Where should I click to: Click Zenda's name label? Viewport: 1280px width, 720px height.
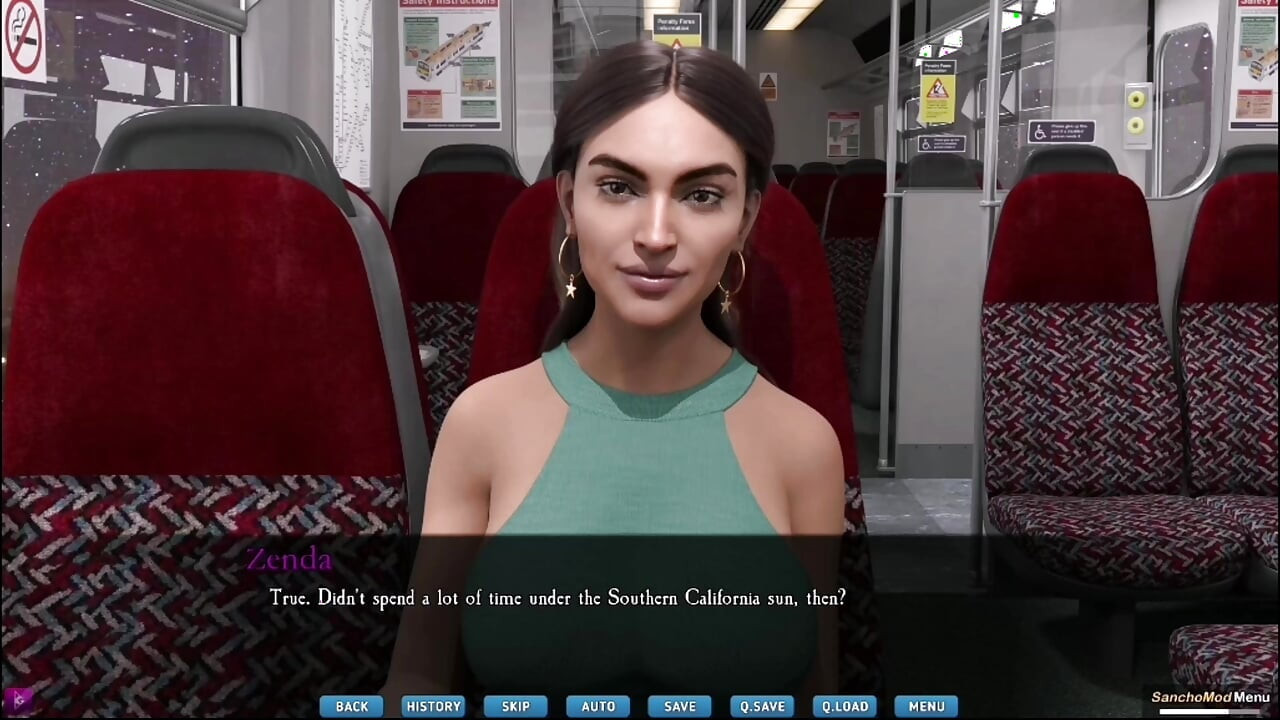pyautogui.click(x=291, y=560)
